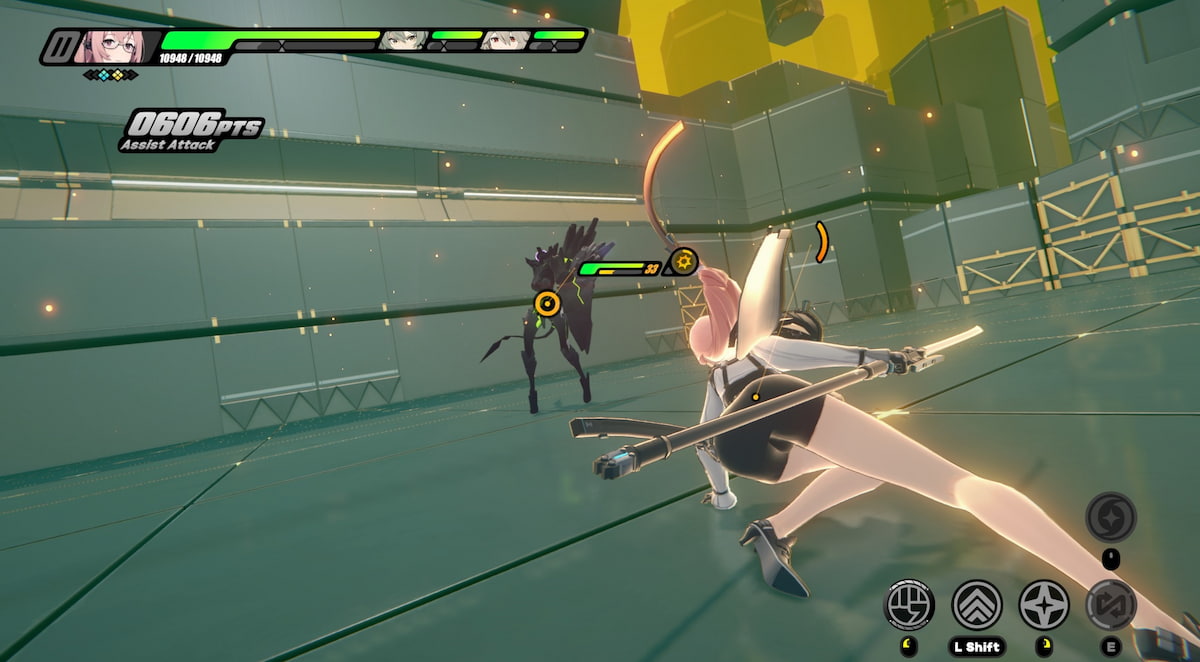Trigger the triple-chevron dodge skill icon
Screen dimensions: 1200x662
pyautogui.click(x=976, y=605)
